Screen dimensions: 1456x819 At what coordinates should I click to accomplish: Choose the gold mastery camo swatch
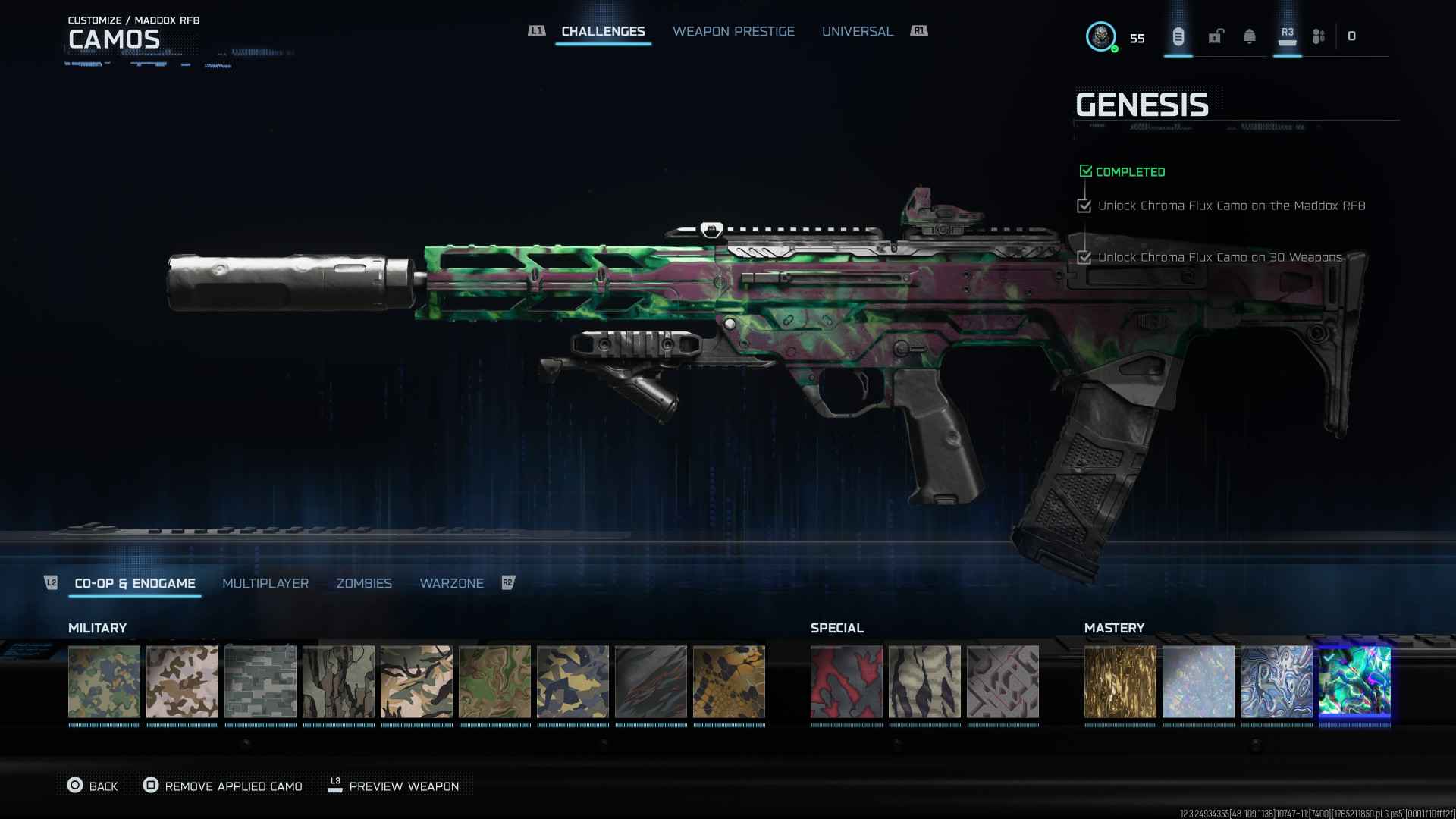1120,681
